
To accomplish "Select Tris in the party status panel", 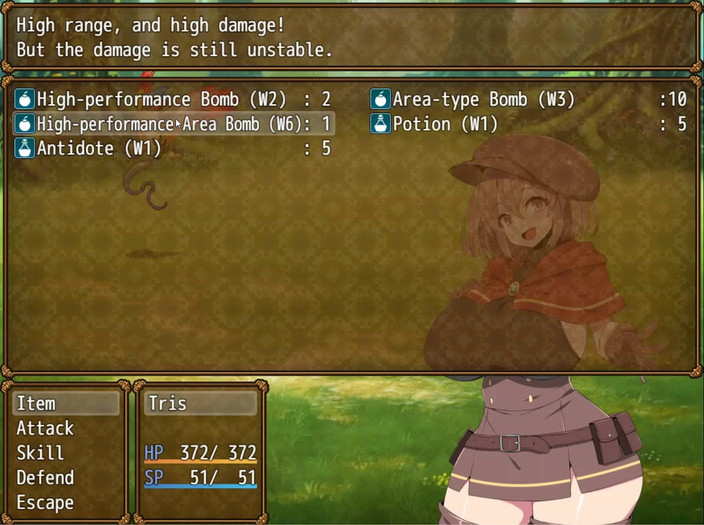I will pos(200,403).
